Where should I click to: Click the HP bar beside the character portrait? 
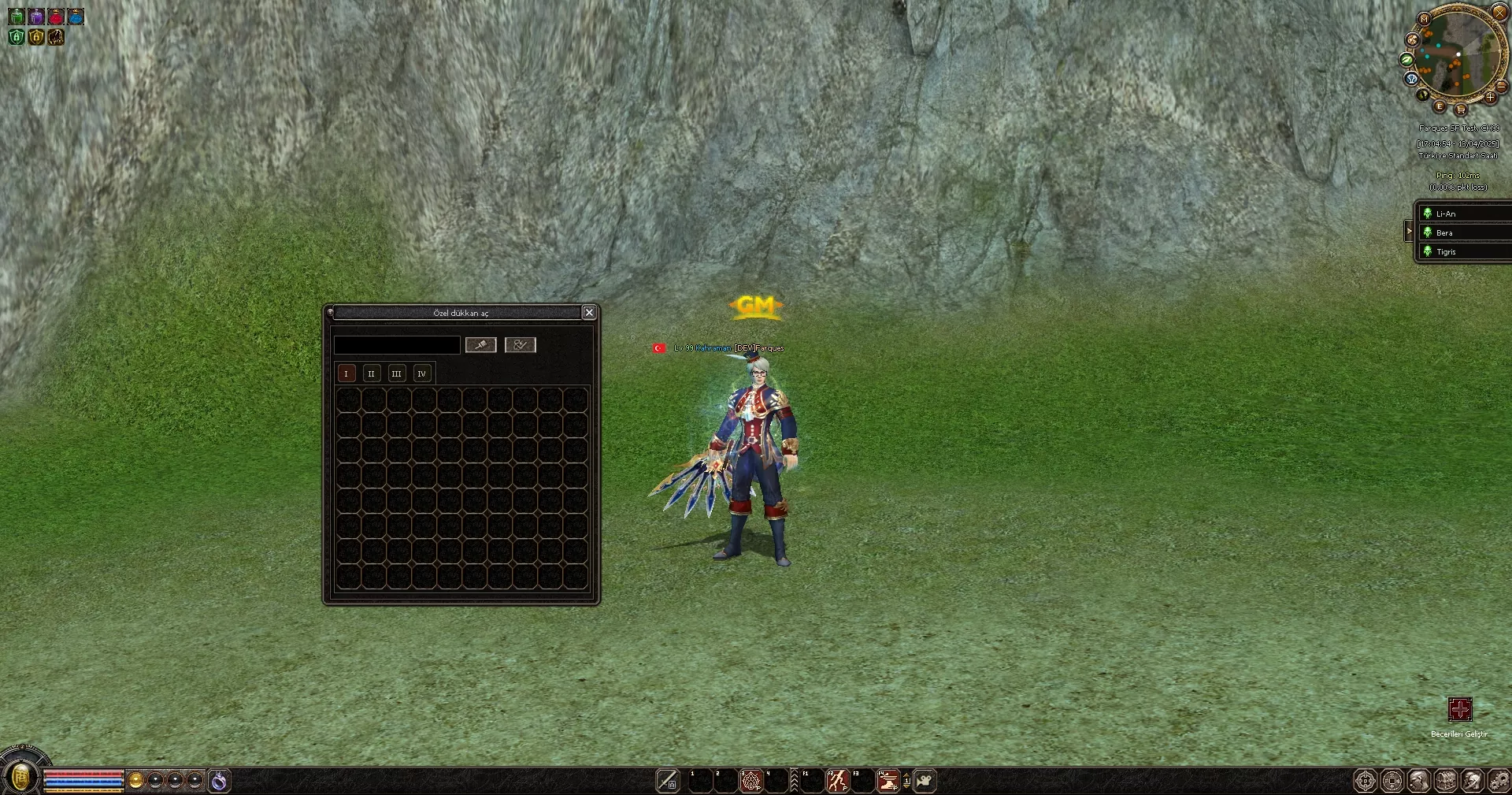(83, 775)
